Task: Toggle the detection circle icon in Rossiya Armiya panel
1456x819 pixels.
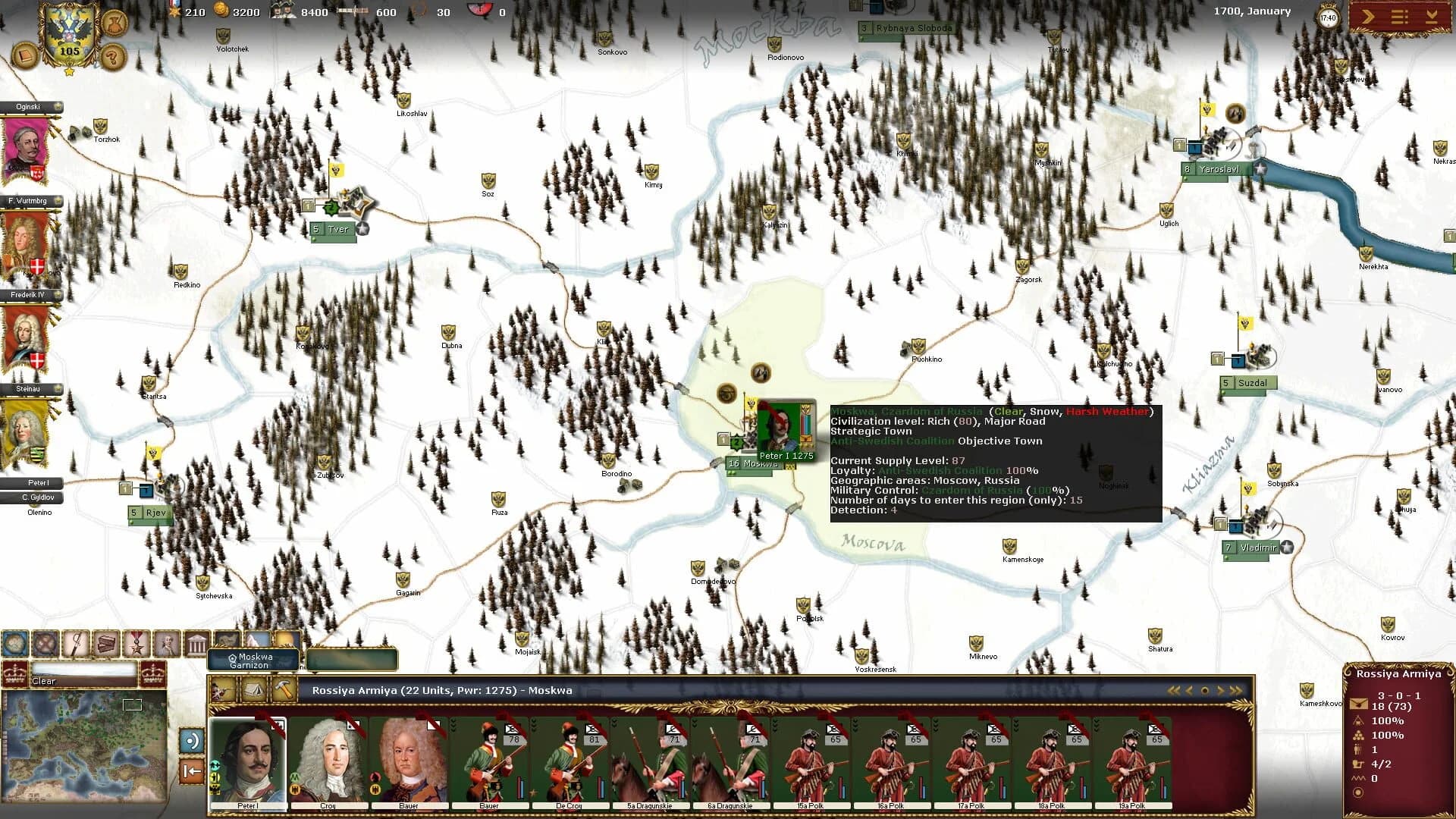Action: coord(1360,792)
